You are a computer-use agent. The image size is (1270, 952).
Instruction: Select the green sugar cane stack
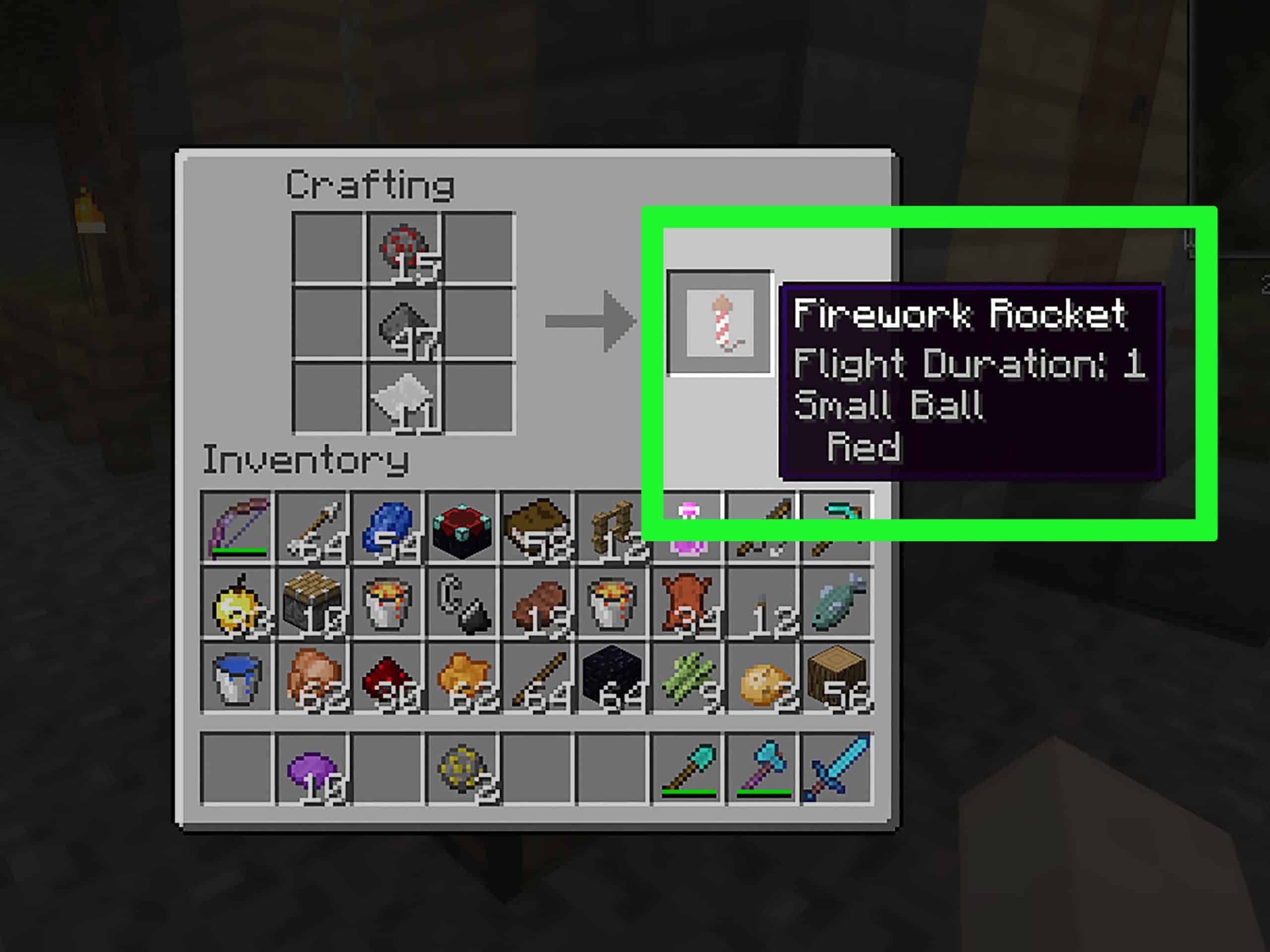[x=687, y=678]
